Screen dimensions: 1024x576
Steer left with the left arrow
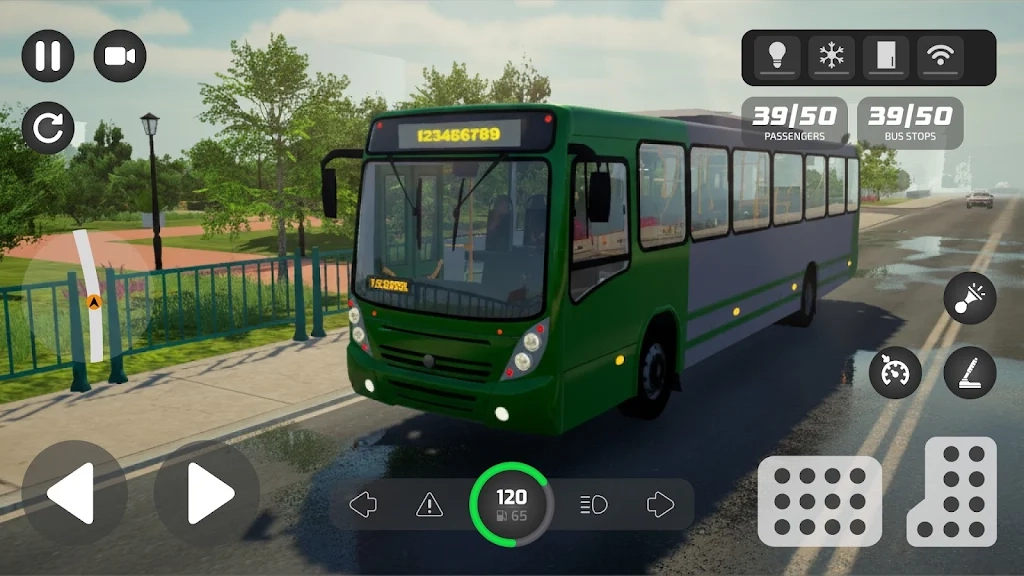74,493
